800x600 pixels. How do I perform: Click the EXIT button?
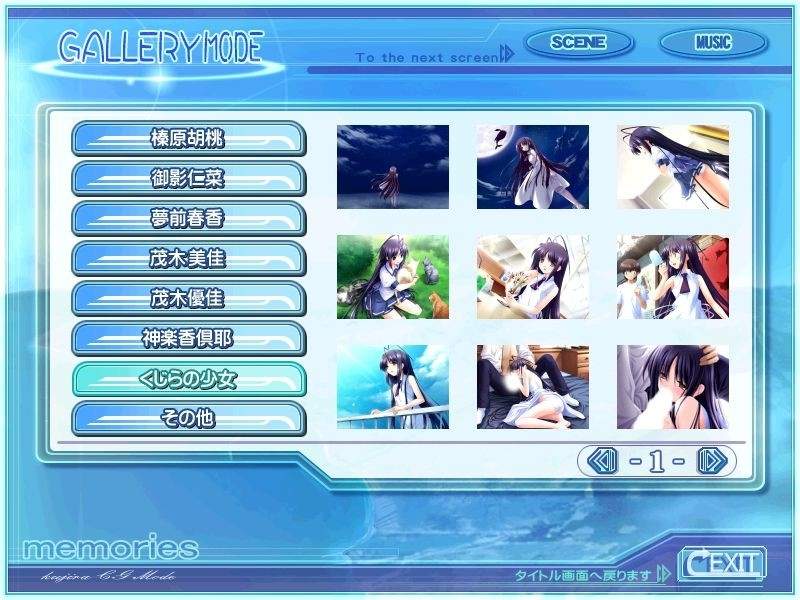[x=721, y=563]
